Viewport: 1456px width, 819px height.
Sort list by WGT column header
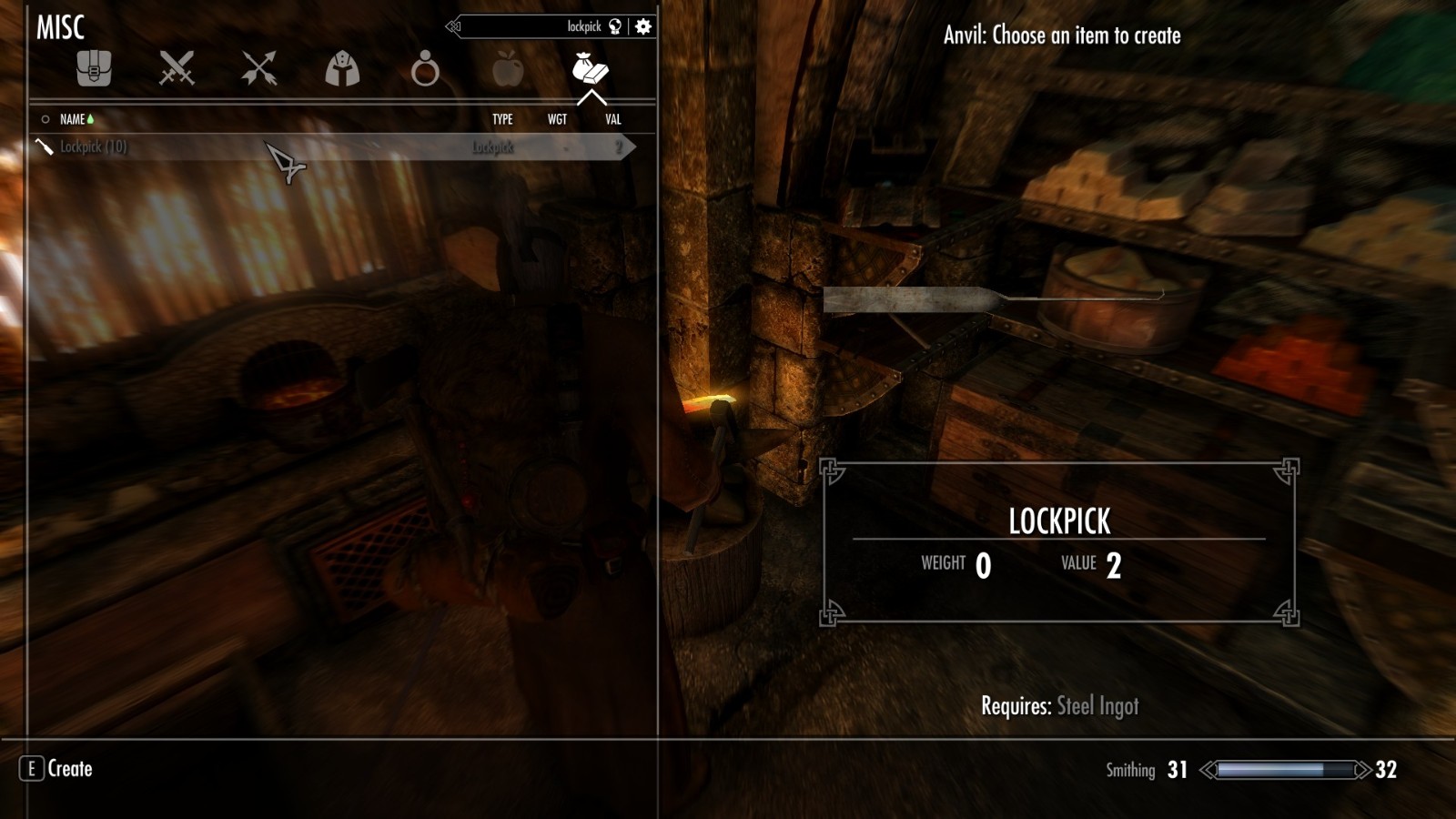pyautogui.click(x=557, y=118)
